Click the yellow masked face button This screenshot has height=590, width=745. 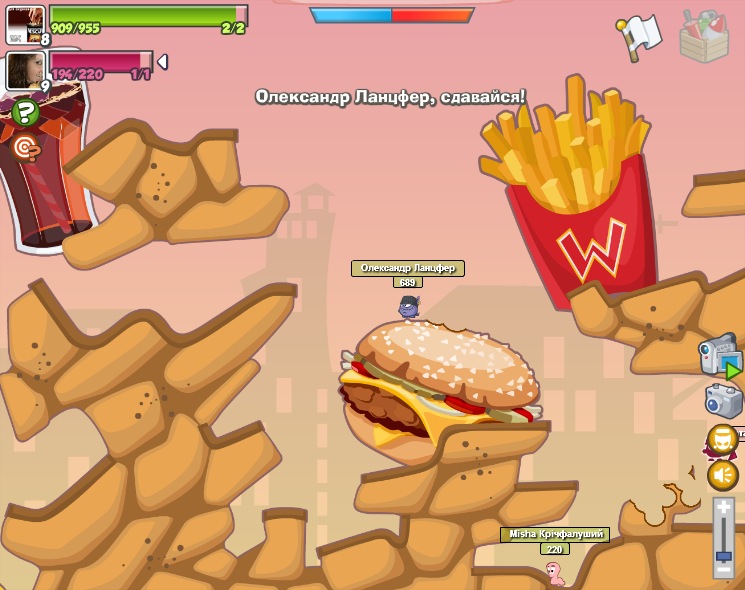pyautogui.click(x=722, y=439)
